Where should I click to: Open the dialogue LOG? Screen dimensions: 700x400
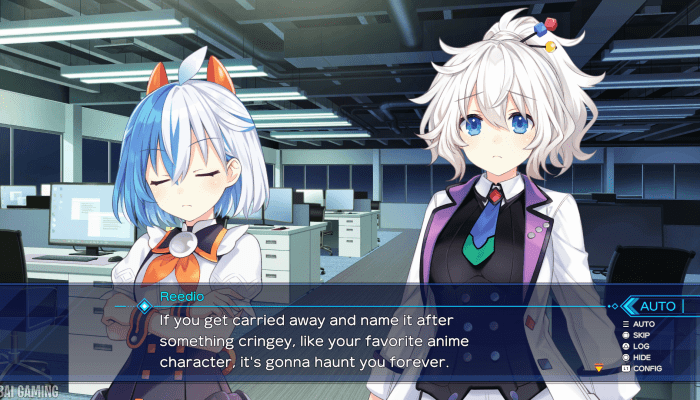(641, 346)
